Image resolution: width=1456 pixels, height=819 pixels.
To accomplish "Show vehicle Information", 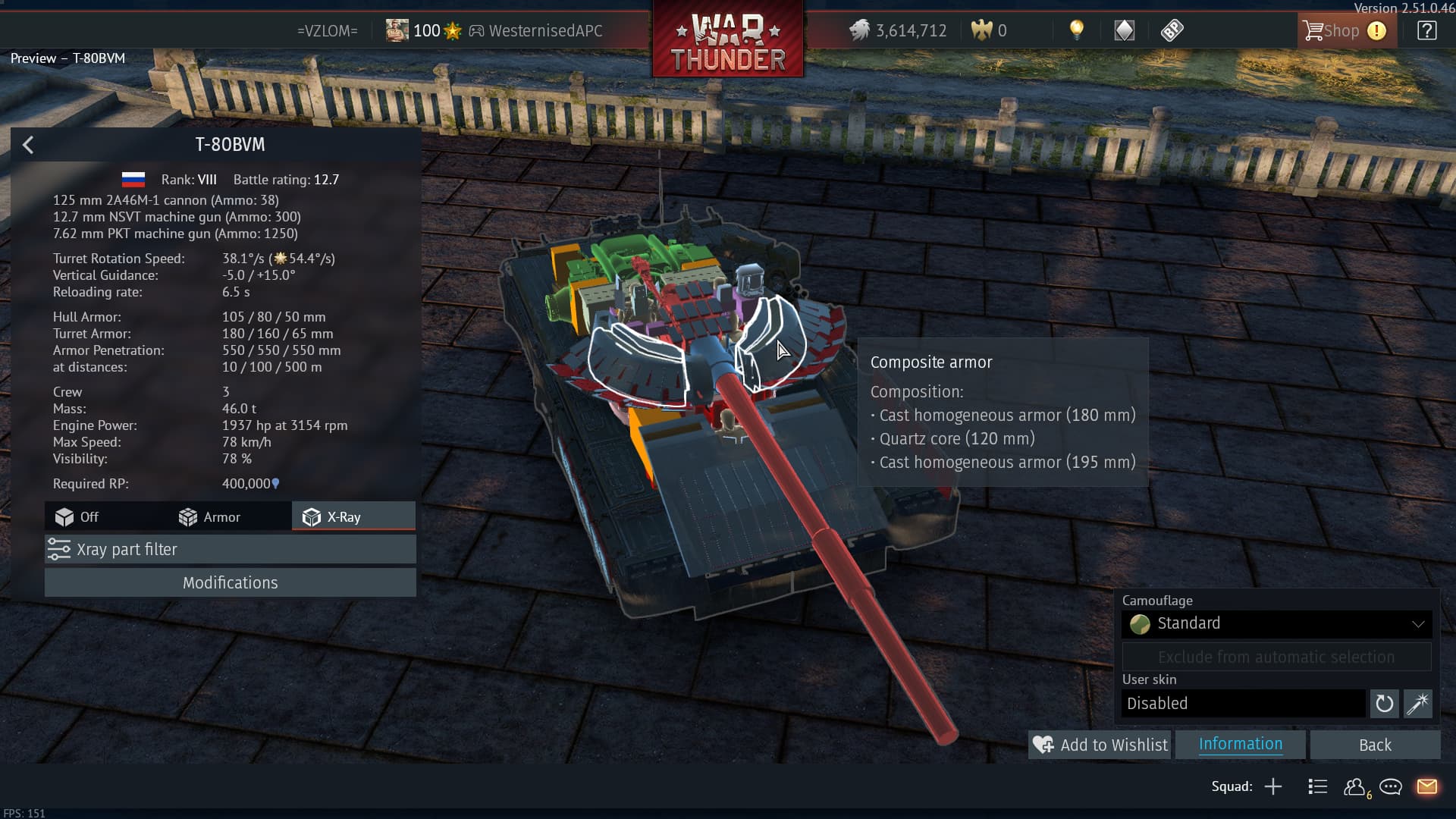I will [1240, 745].
